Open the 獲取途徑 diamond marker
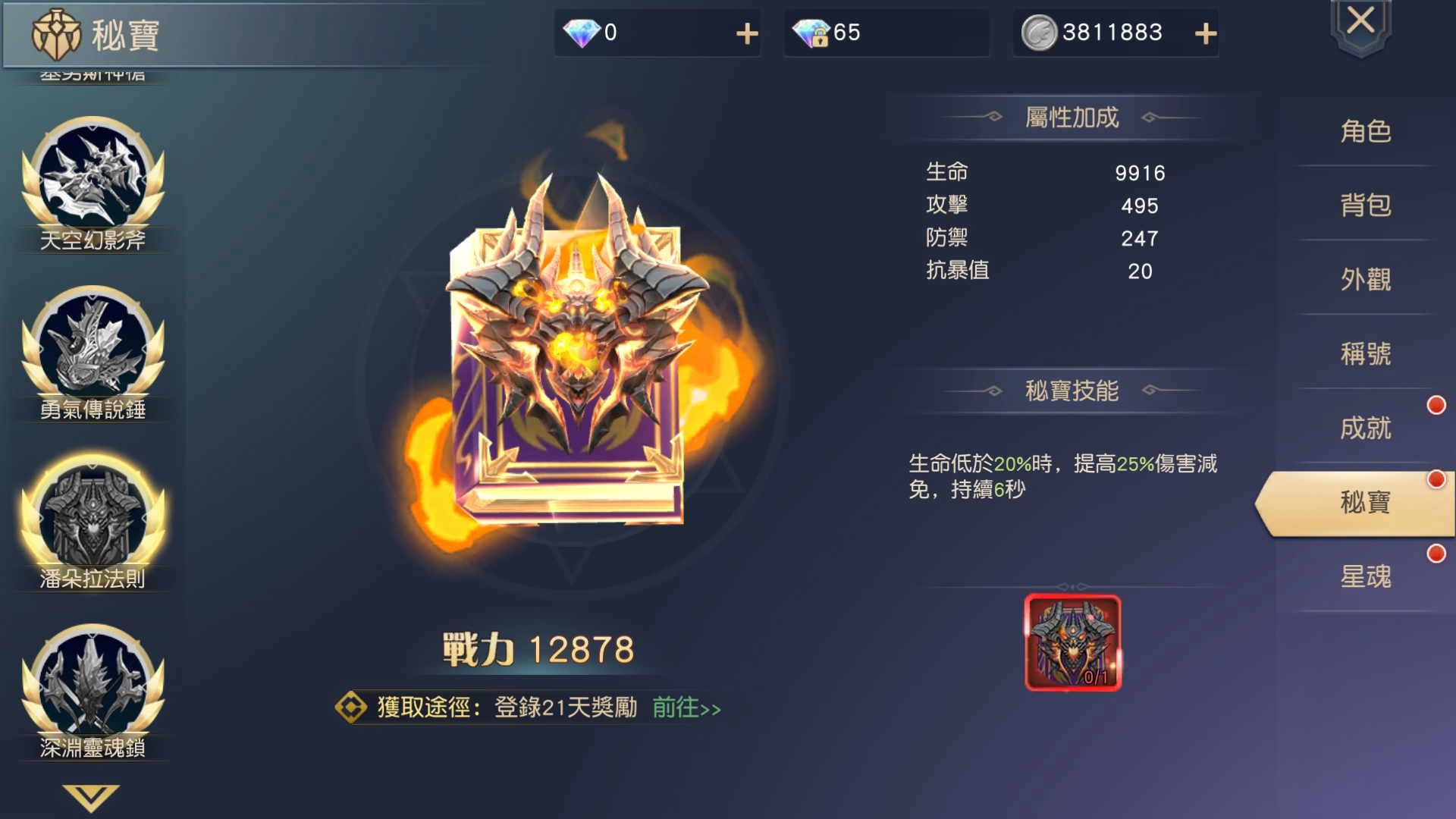 pos(350,705)
